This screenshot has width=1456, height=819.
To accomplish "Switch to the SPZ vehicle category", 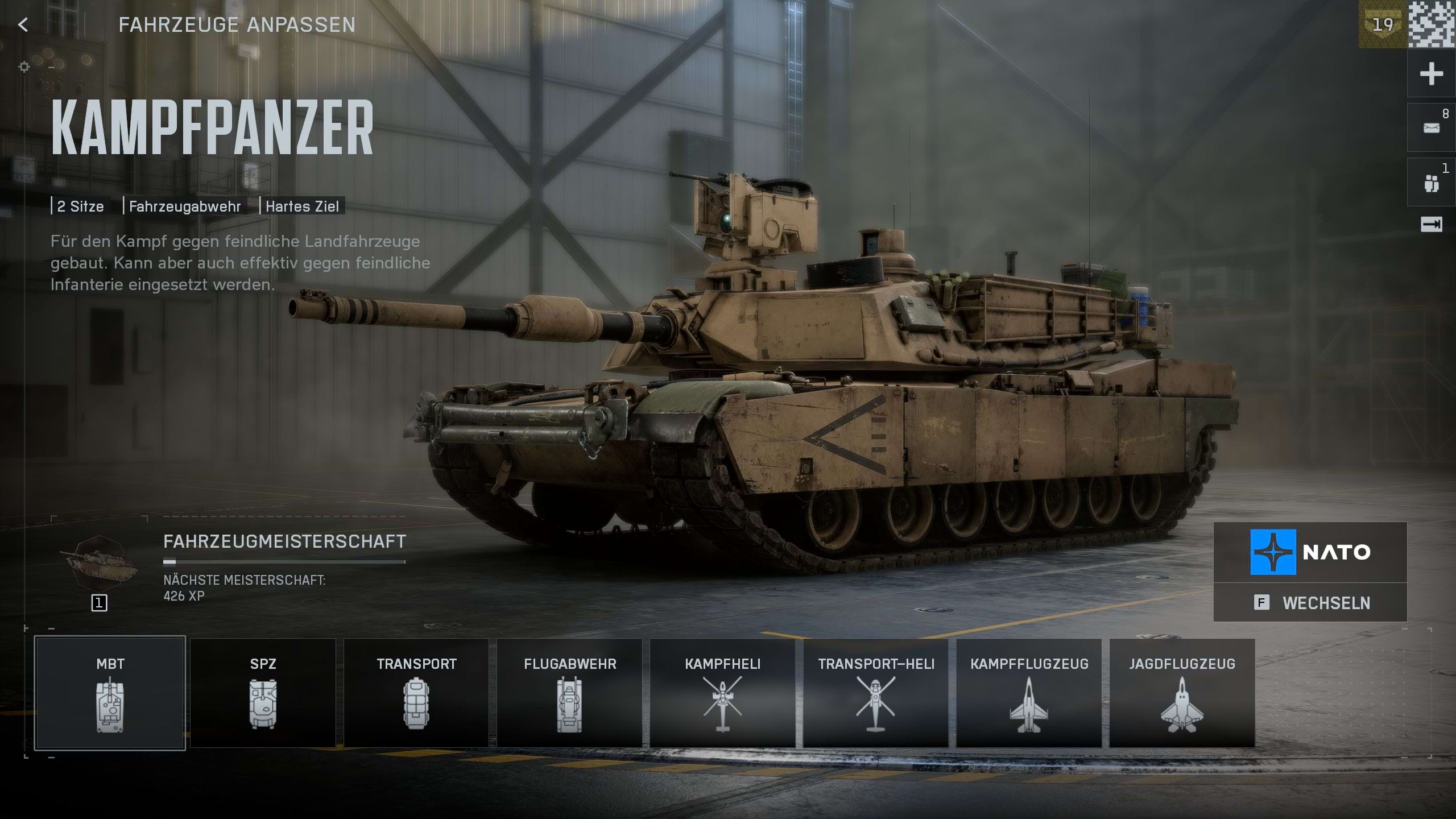I will (263, 693).
